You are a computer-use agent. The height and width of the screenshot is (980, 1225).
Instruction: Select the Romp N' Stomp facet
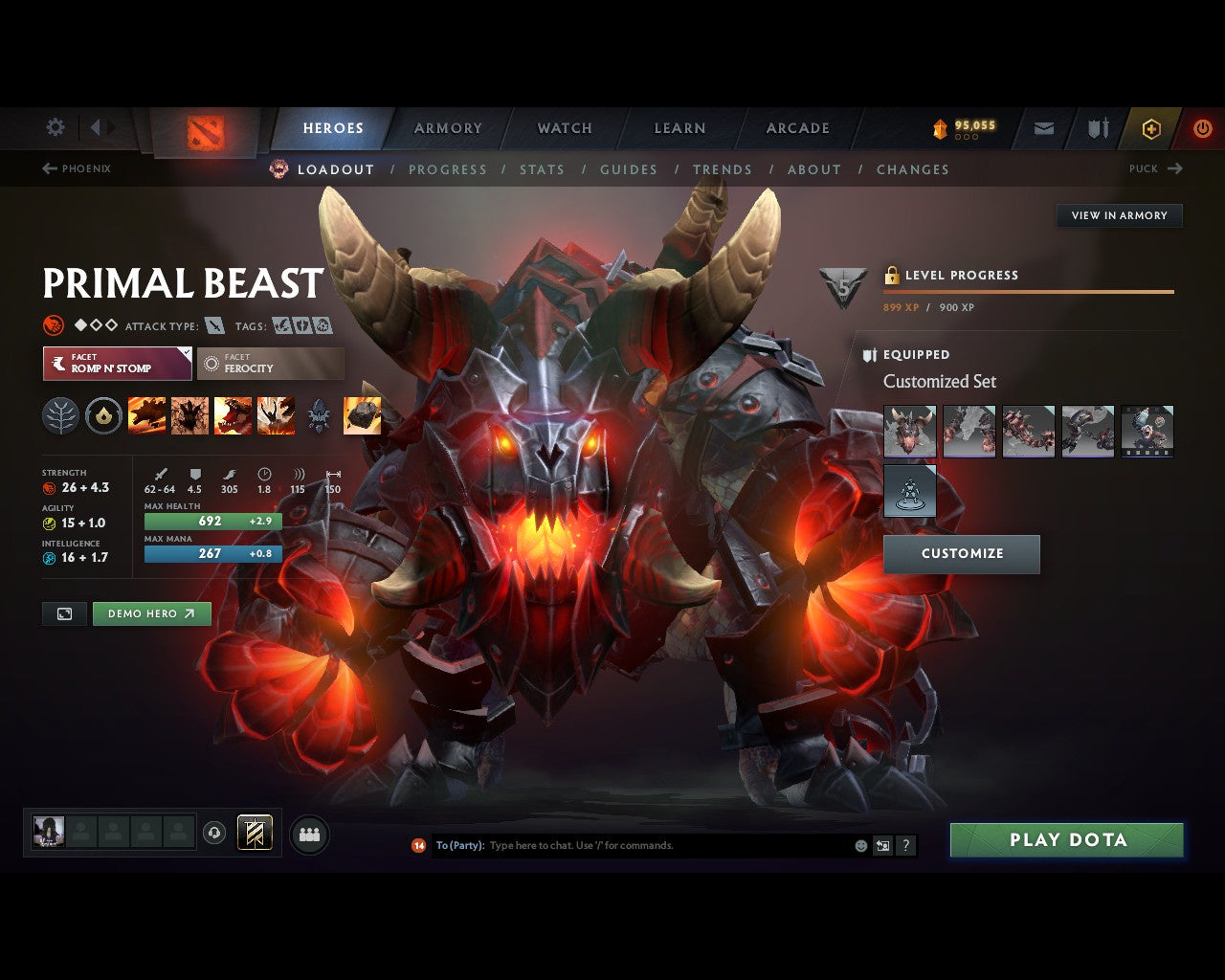116,364
